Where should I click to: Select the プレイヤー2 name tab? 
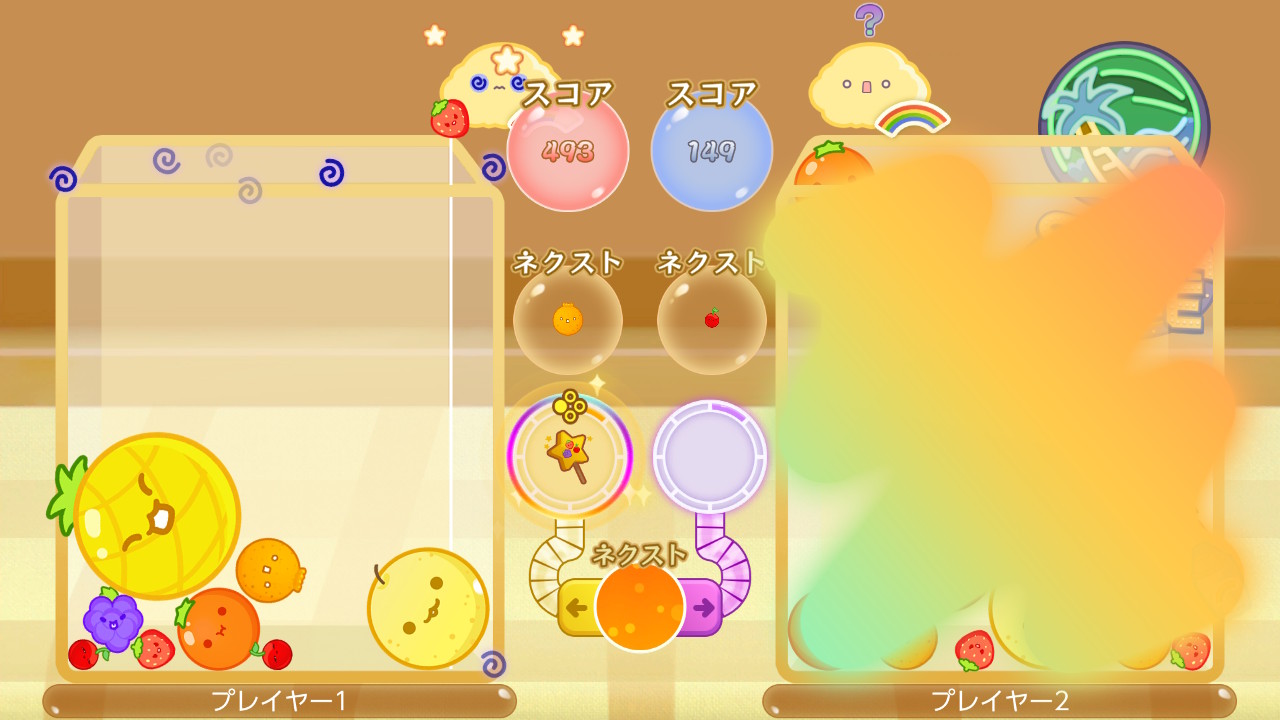pos(1000,702)
